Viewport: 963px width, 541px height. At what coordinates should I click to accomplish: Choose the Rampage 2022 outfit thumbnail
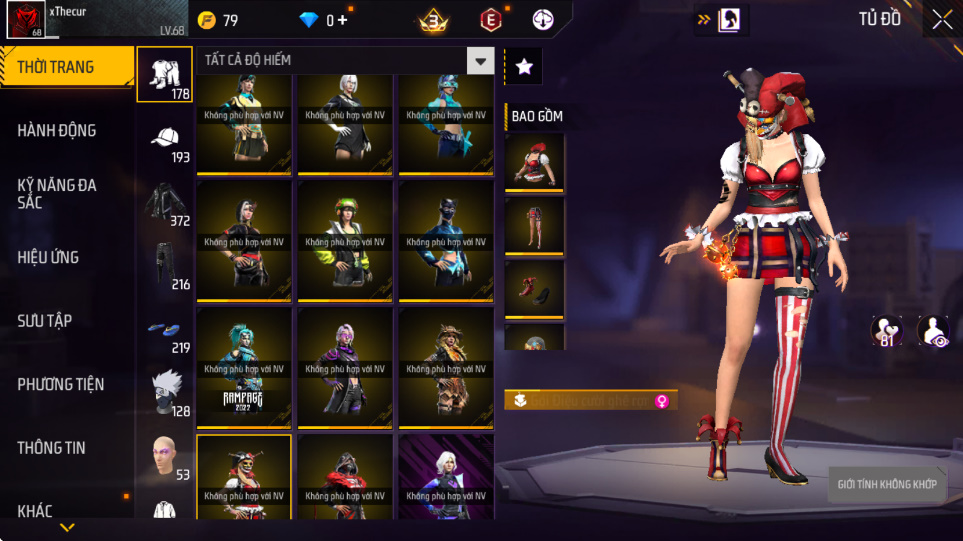(x=244, y=371)
